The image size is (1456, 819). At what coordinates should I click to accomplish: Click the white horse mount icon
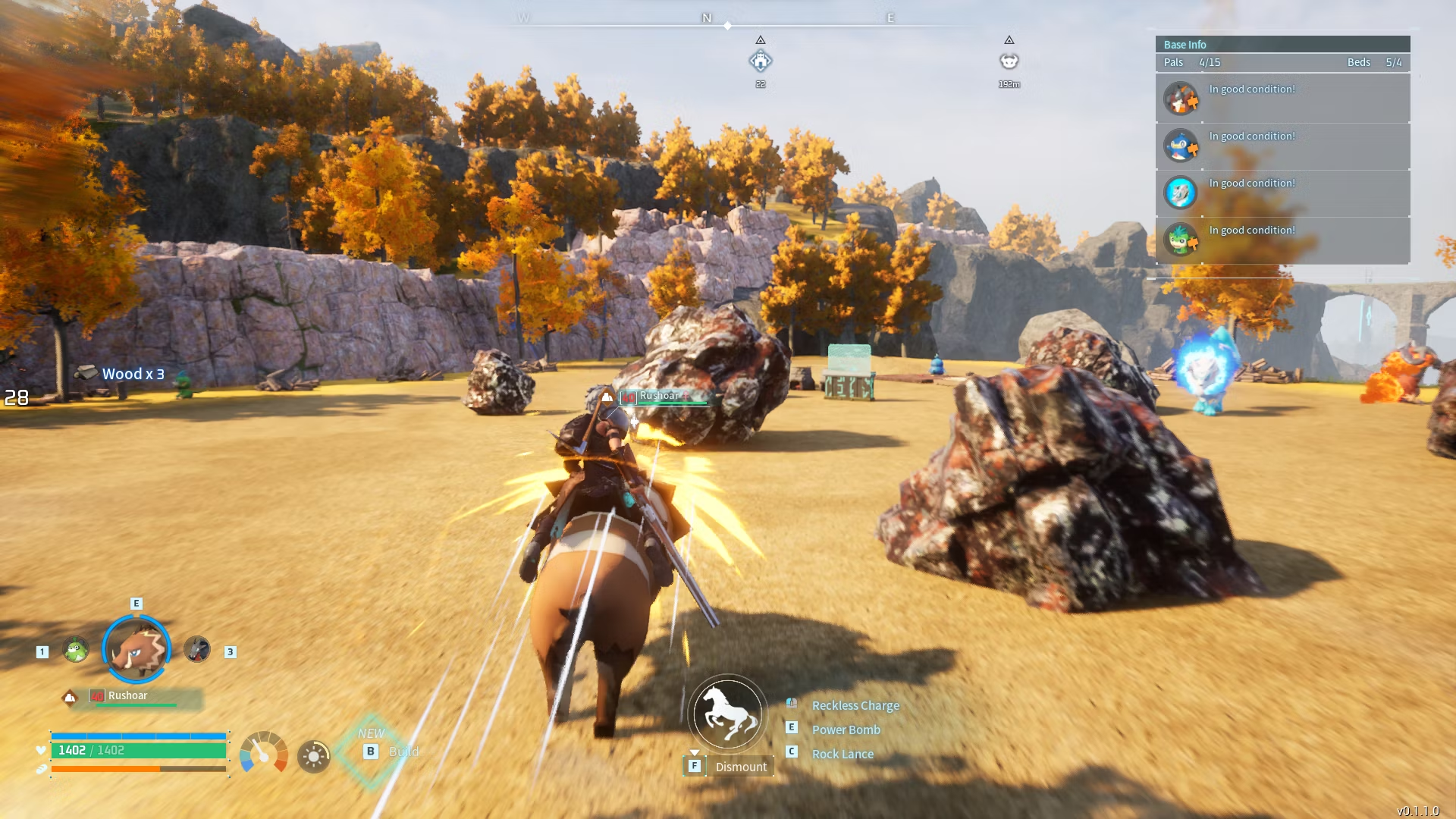click(728, 714)
